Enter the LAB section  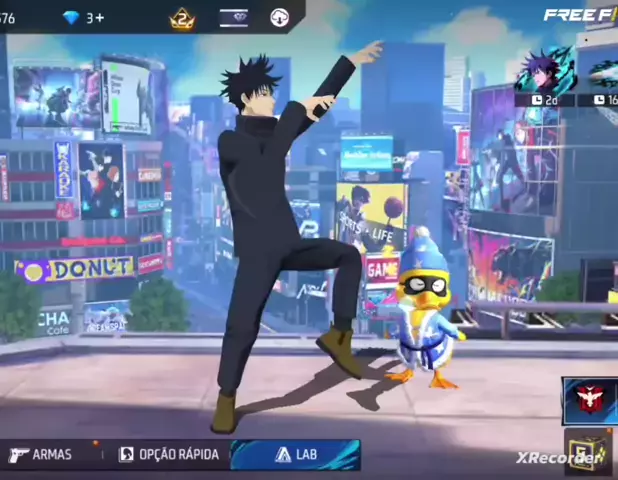point(294,454)
